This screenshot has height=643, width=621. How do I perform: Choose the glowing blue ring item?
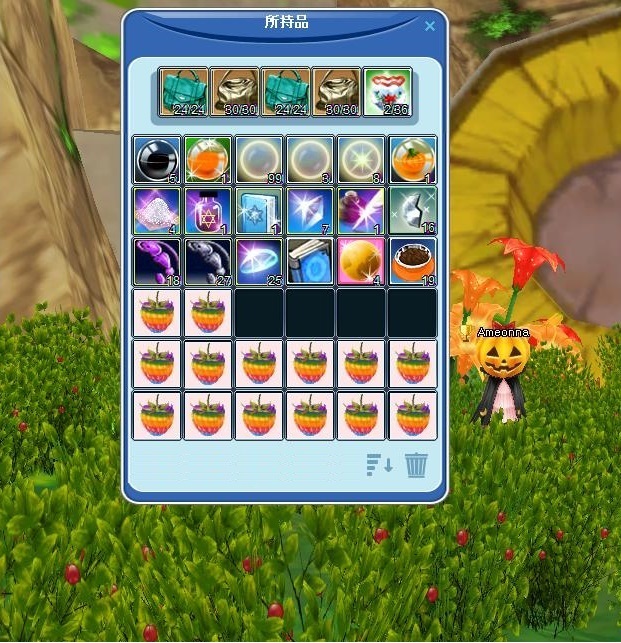(x=259, y=262)
